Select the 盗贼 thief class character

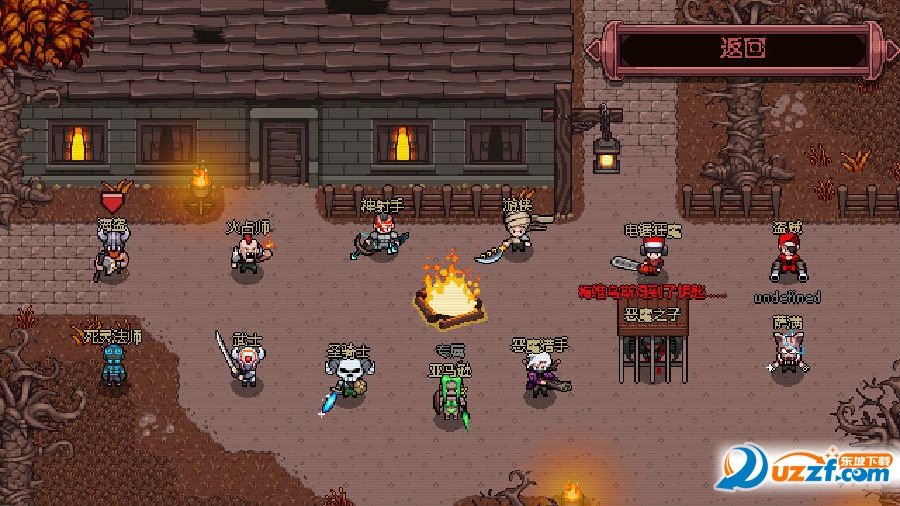coord(788,259)
